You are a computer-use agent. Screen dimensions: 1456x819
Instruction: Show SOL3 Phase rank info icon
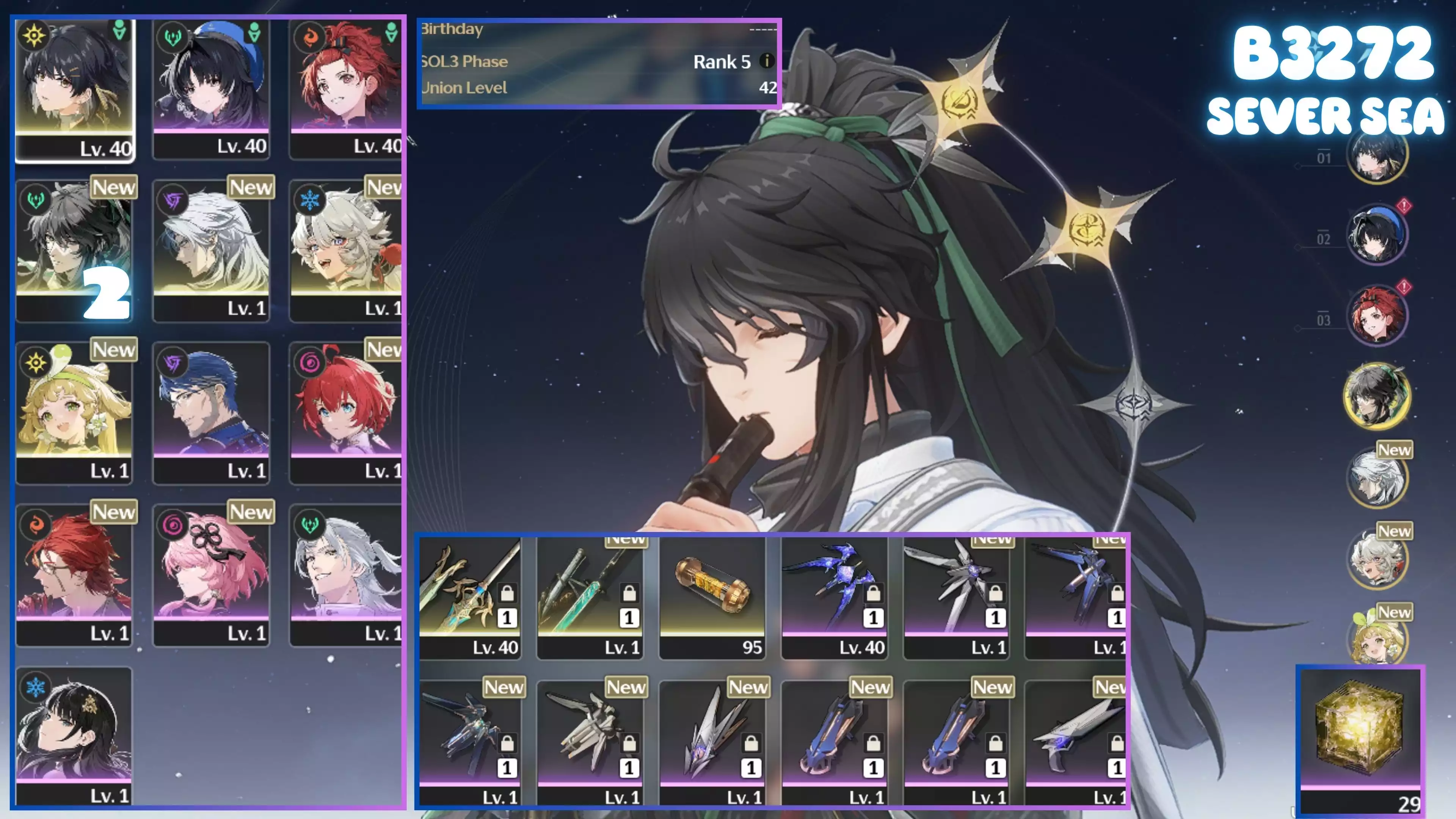point(766,61)
